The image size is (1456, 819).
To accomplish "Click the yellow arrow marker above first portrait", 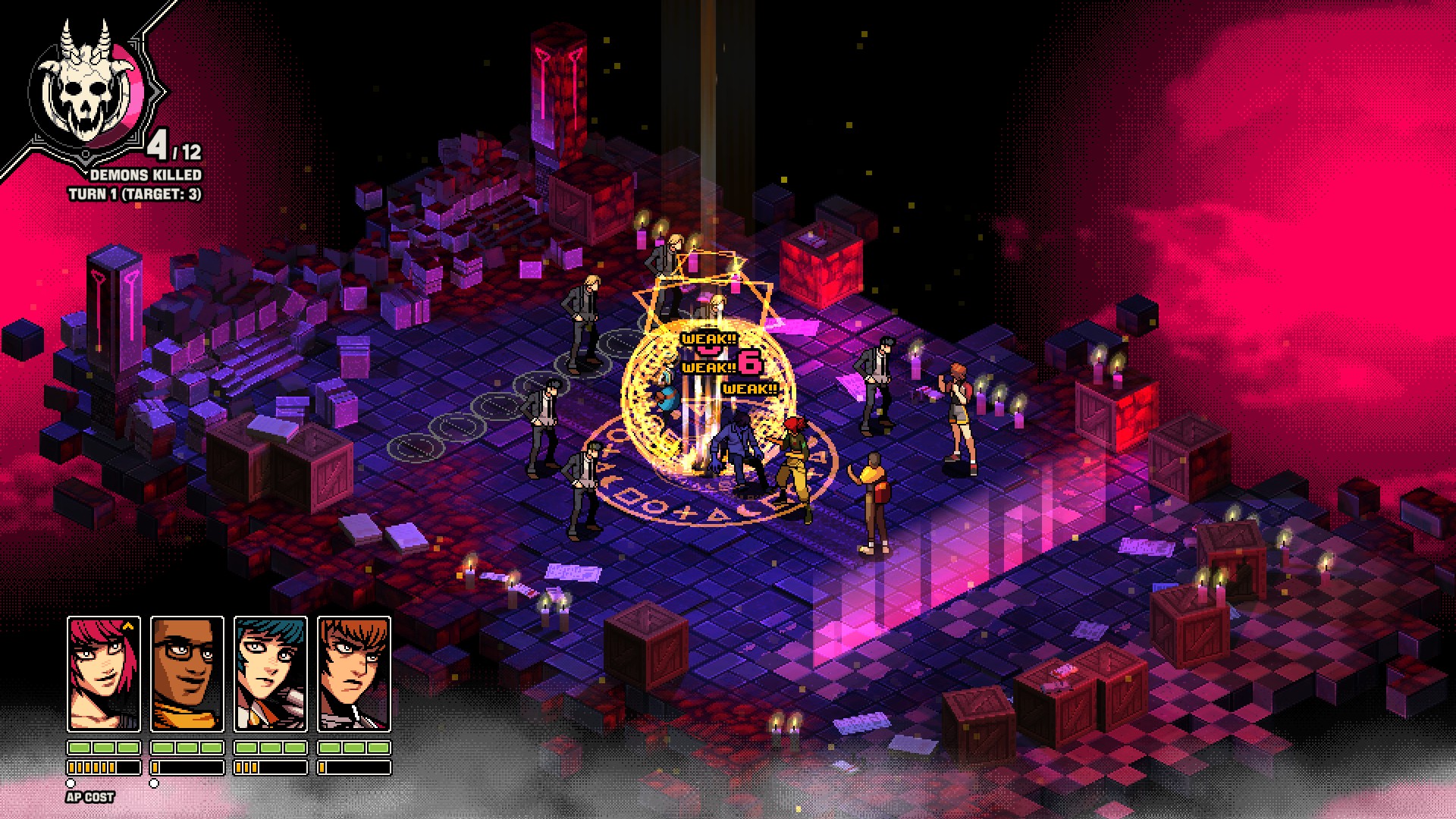I will (129, 625).
